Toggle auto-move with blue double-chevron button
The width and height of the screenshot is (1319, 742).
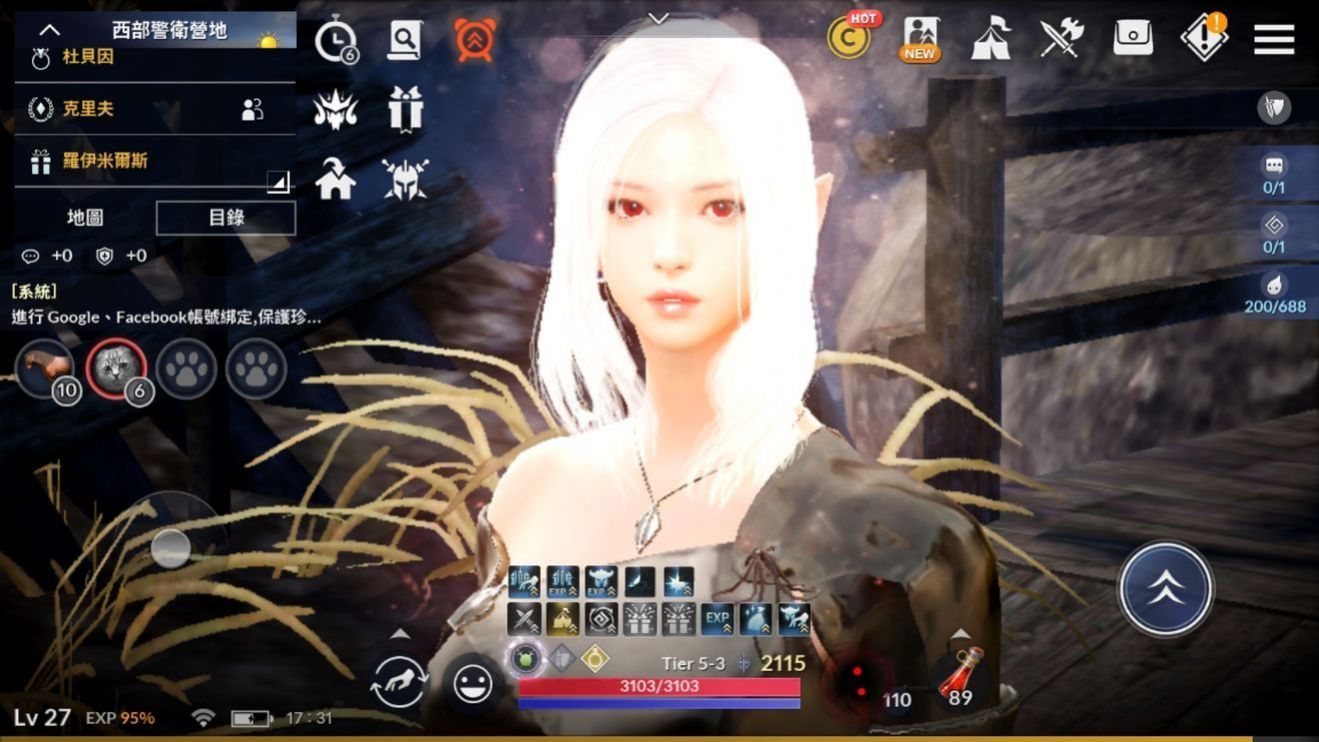pyautogui.click(x=1165, y=588)
